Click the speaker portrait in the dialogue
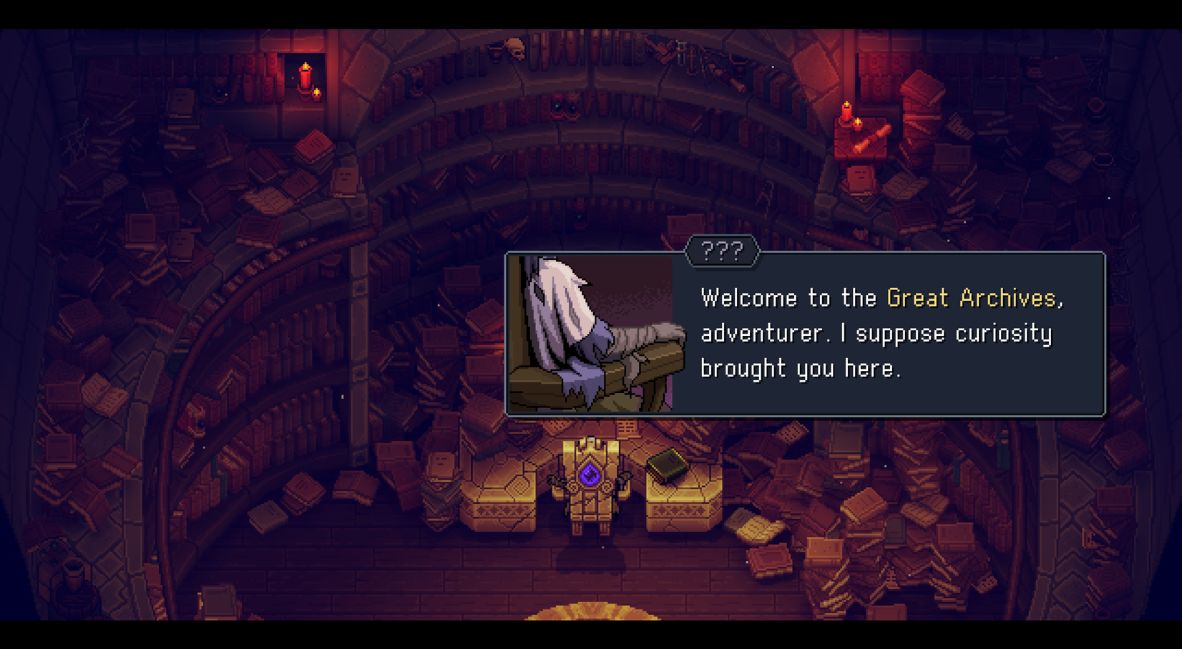1182x649 pixels. point(591,333)
